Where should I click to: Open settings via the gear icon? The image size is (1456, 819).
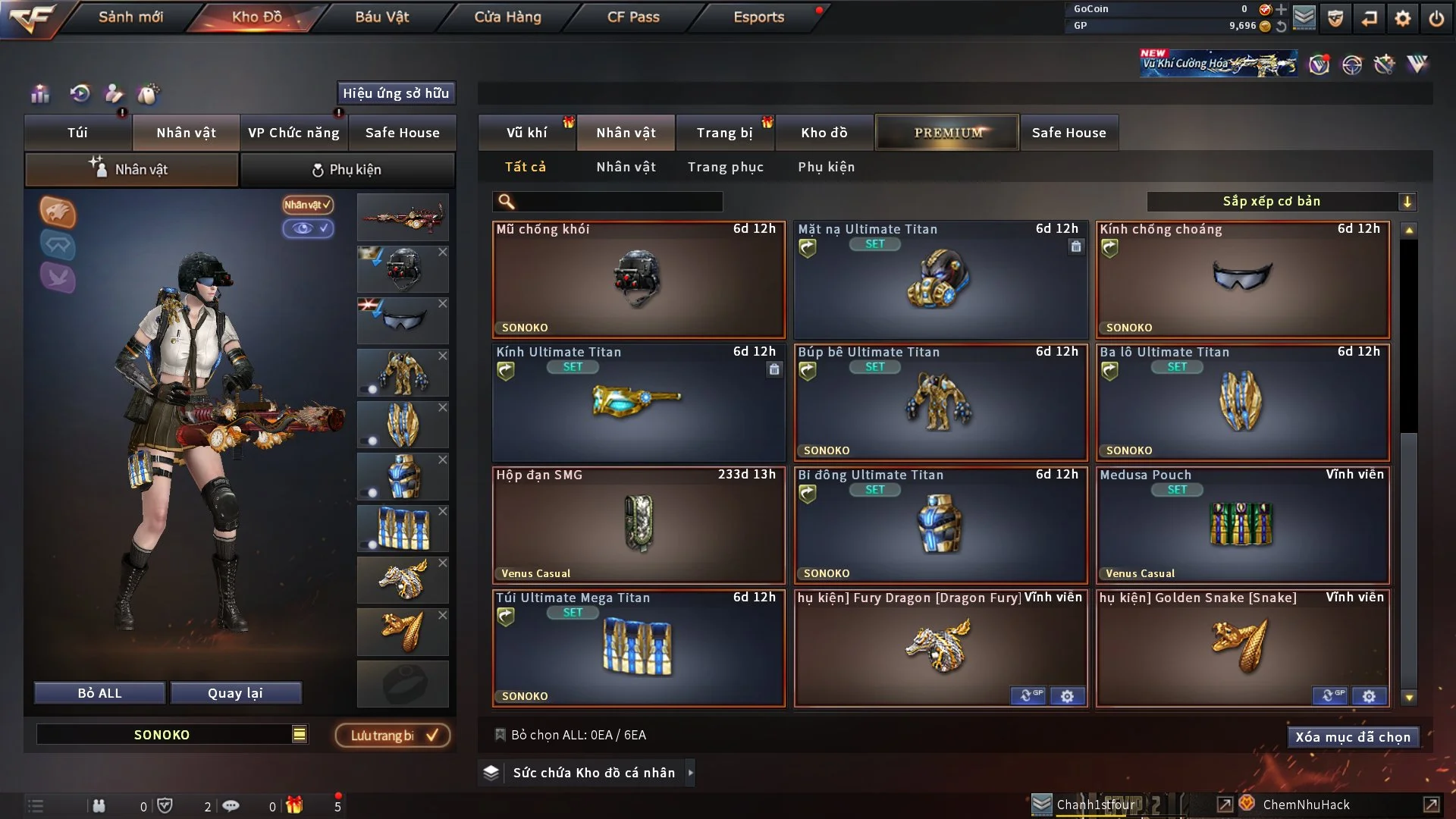(x=1403, y=18)
